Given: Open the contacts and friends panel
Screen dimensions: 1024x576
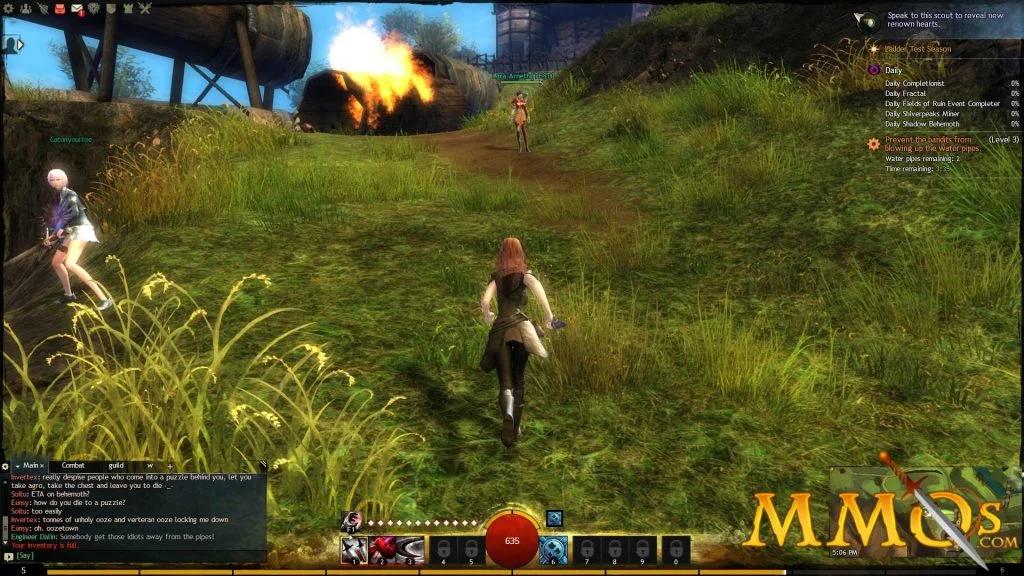Looking at the screenshot, I should tap(26, 9).
